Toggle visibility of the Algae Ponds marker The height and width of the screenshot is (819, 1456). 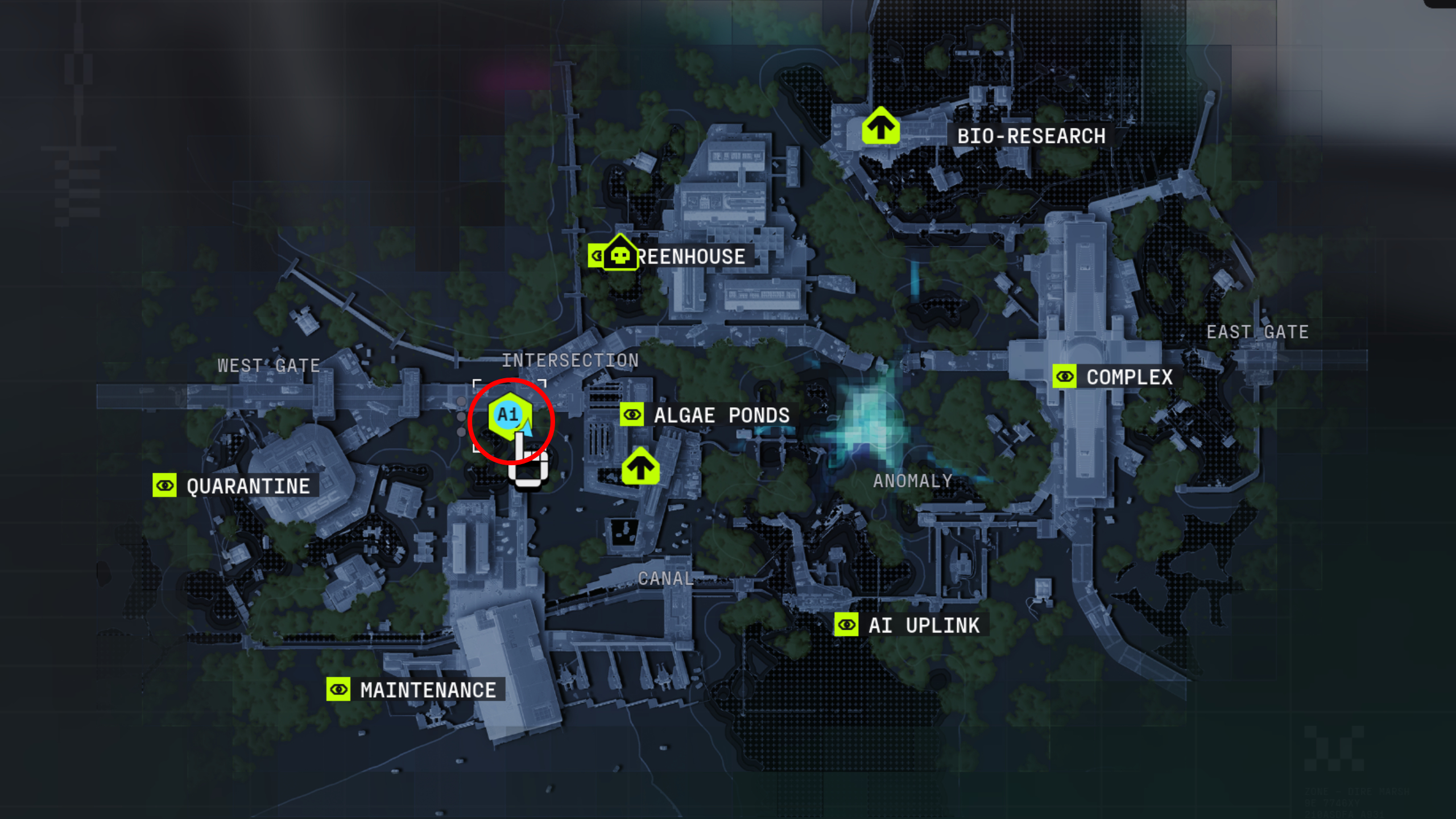pyautogui.click(x=632, y=415)
